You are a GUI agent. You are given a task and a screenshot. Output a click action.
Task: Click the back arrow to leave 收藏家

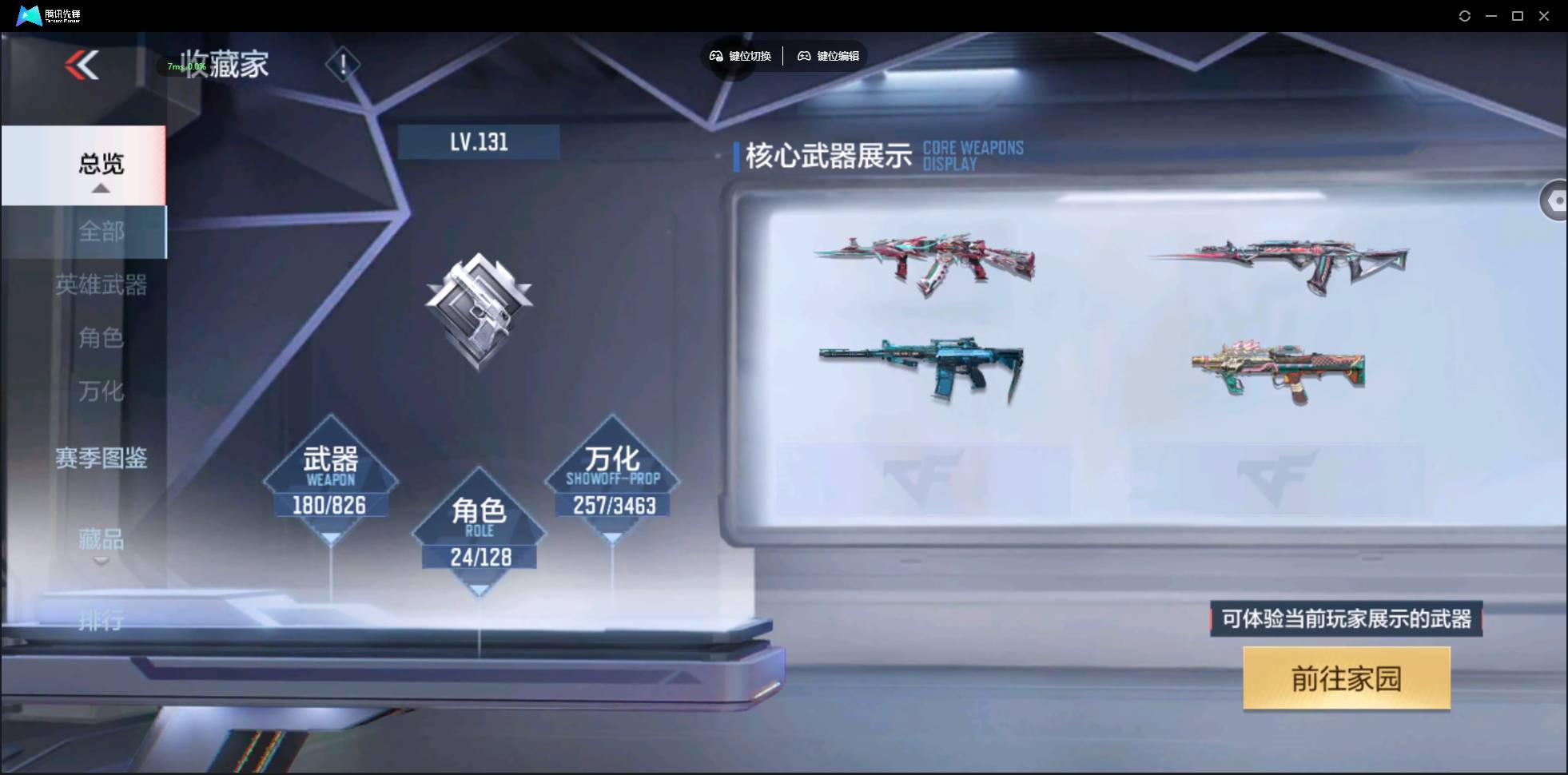coord(82,66)
